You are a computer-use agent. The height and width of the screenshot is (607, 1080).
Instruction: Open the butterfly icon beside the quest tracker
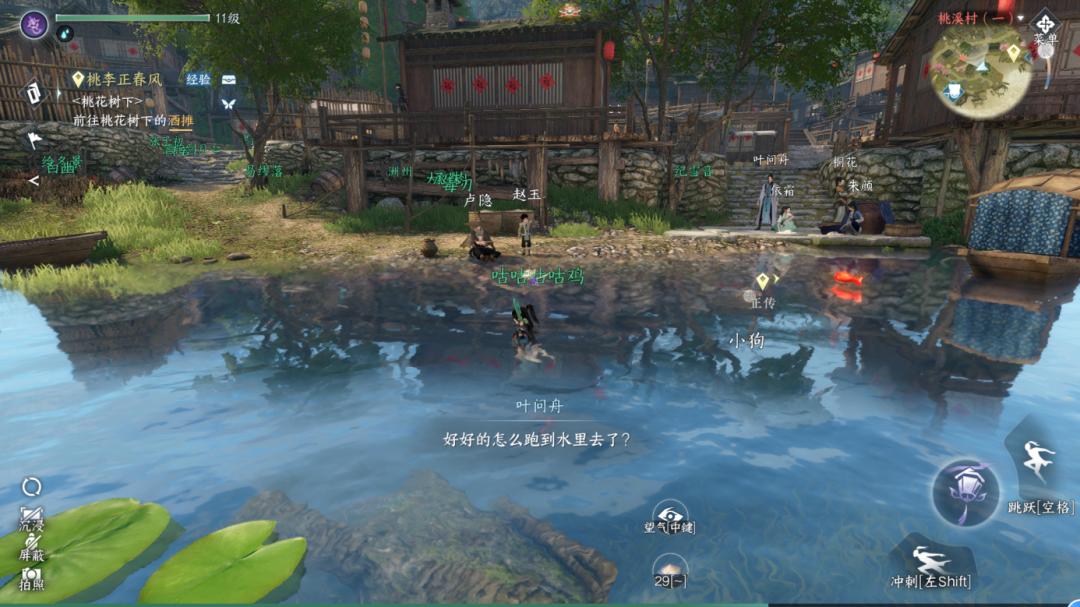[228, 103]
